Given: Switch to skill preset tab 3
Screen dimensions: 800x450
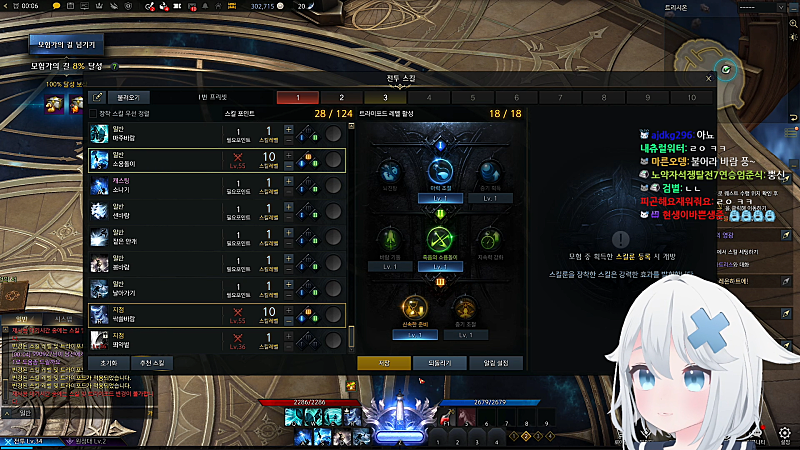Looking at the screenshot, I should tap(385, 98).
